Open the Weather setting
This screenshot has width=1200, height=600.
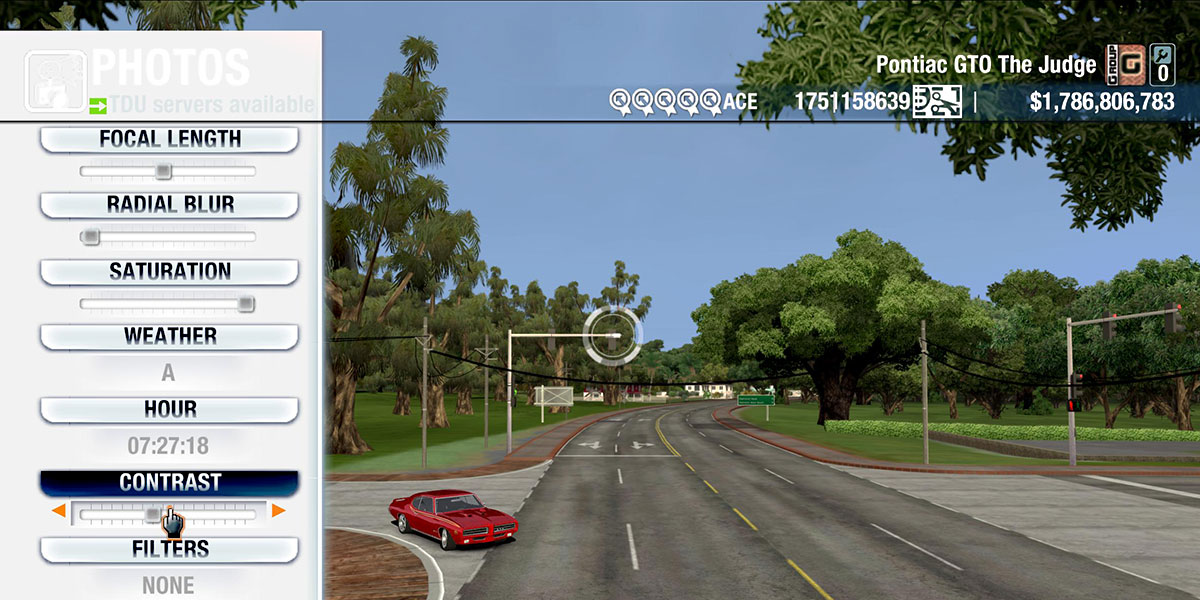(x=169, y=337)
